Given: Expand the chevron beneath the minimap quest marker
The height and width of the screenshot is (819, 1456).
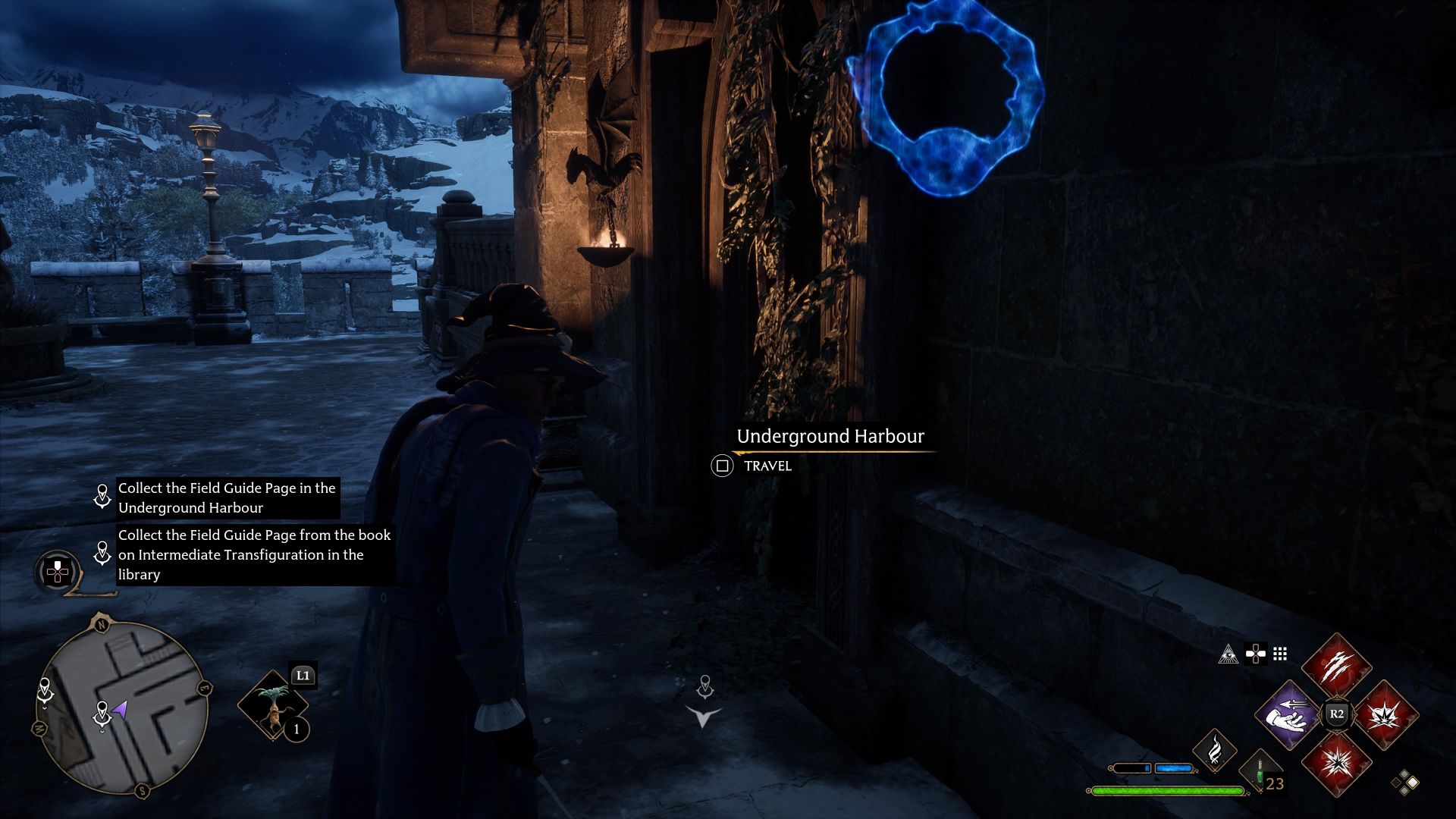Looking at the screenshot, I should coord(102,732).
